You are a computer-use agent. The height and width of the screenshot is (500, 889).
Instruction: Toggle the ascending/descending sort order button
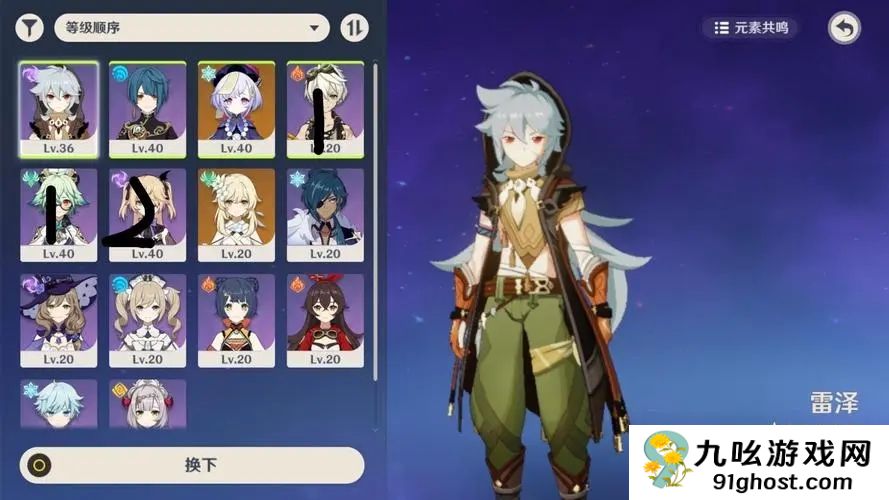click(x=354, y=28)
